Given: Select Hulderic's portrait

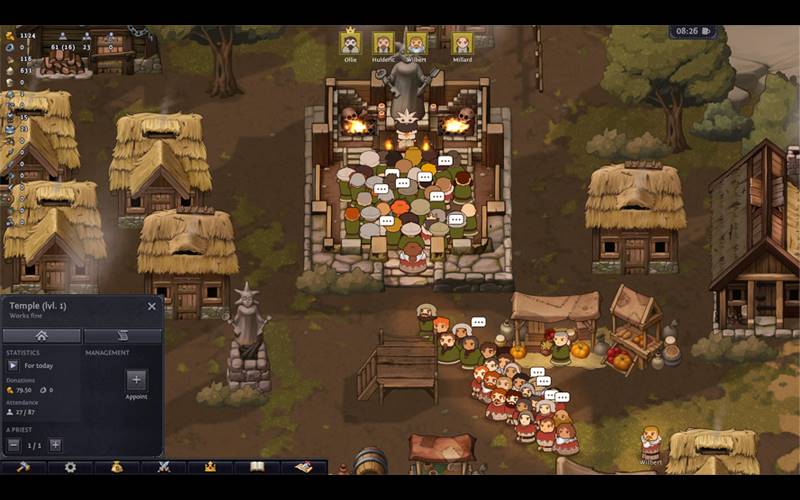Looking at the screenshot, I should 383,44.
